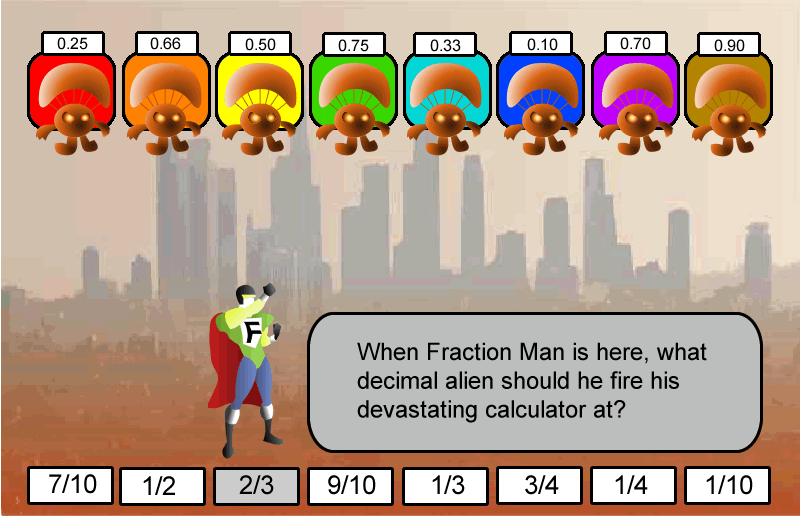Select the 7/10 fraction box
Image resolution: width=800 pixels, height=516 pixels.
point(70,485)
